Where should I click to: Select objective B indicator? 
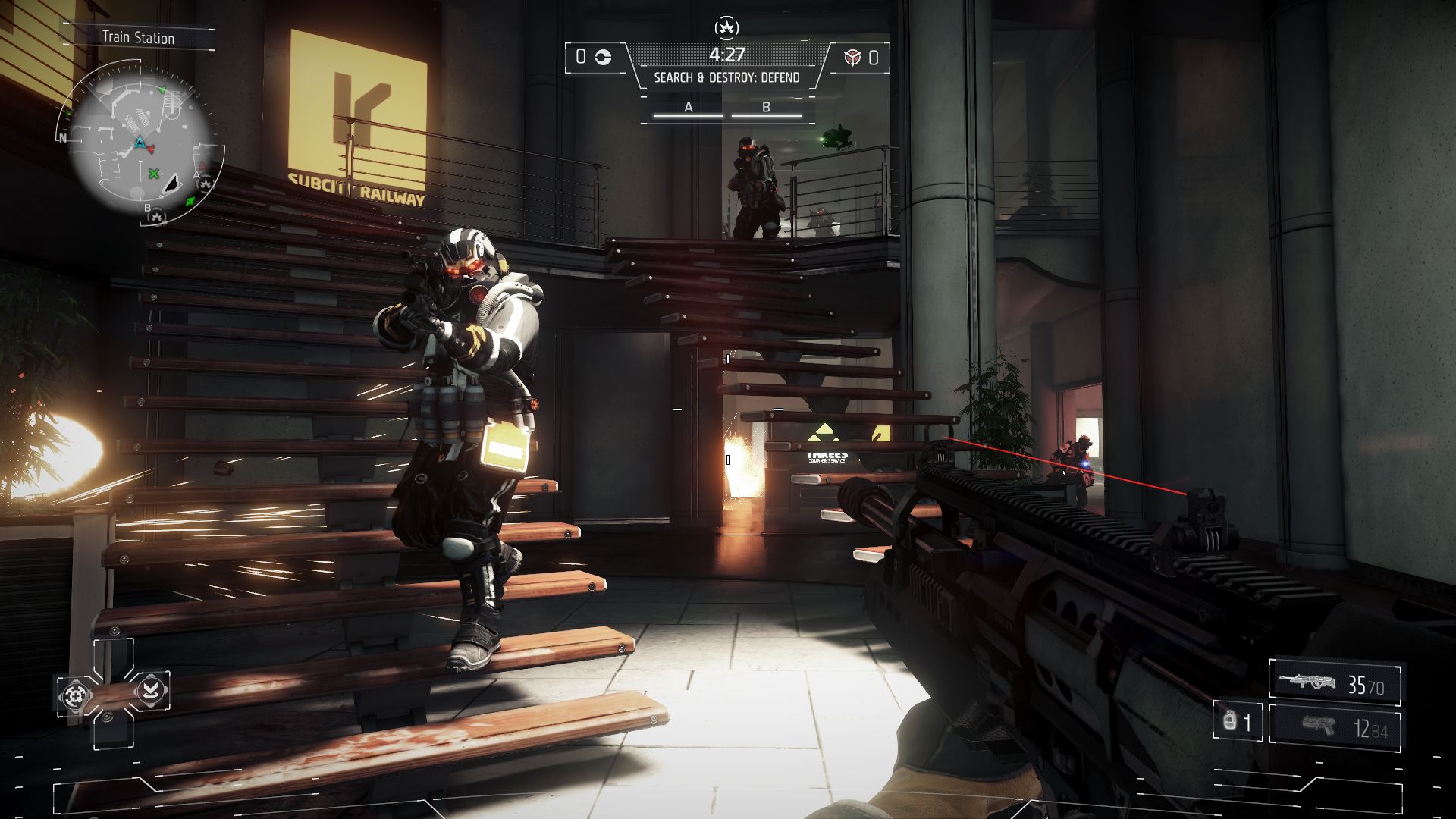click(766, 109)
